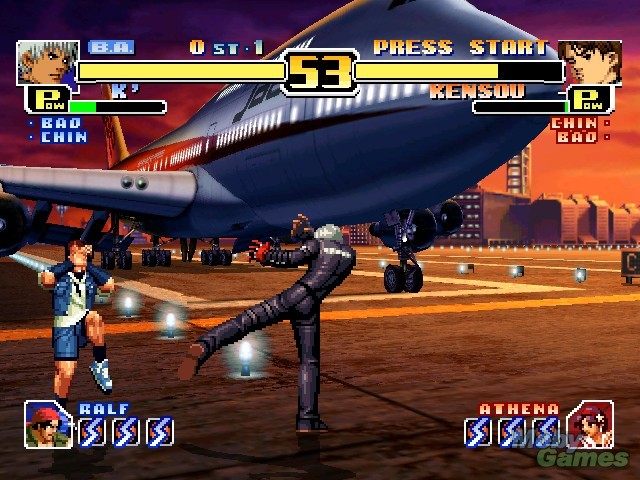This screenshot has width=640, height=480.
Task: Click K' character portrait
Action: pos(48,62)
